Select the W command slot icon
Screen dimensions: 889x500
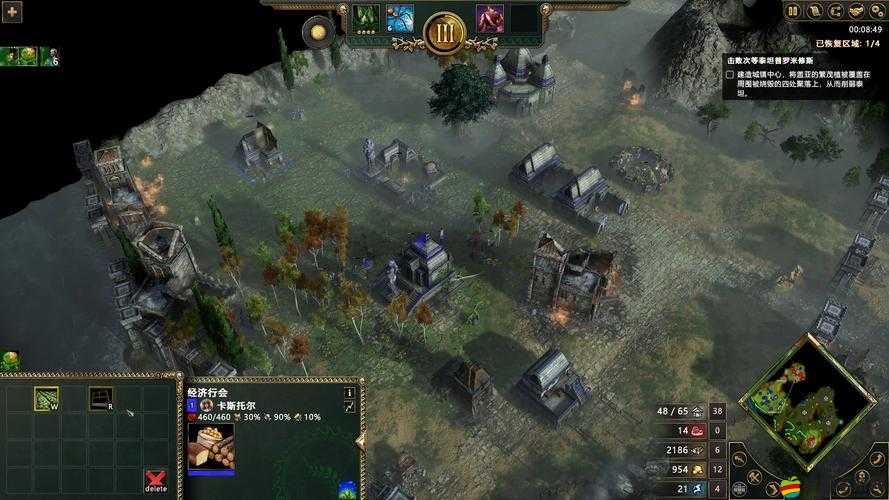click(x=46, y=399)
